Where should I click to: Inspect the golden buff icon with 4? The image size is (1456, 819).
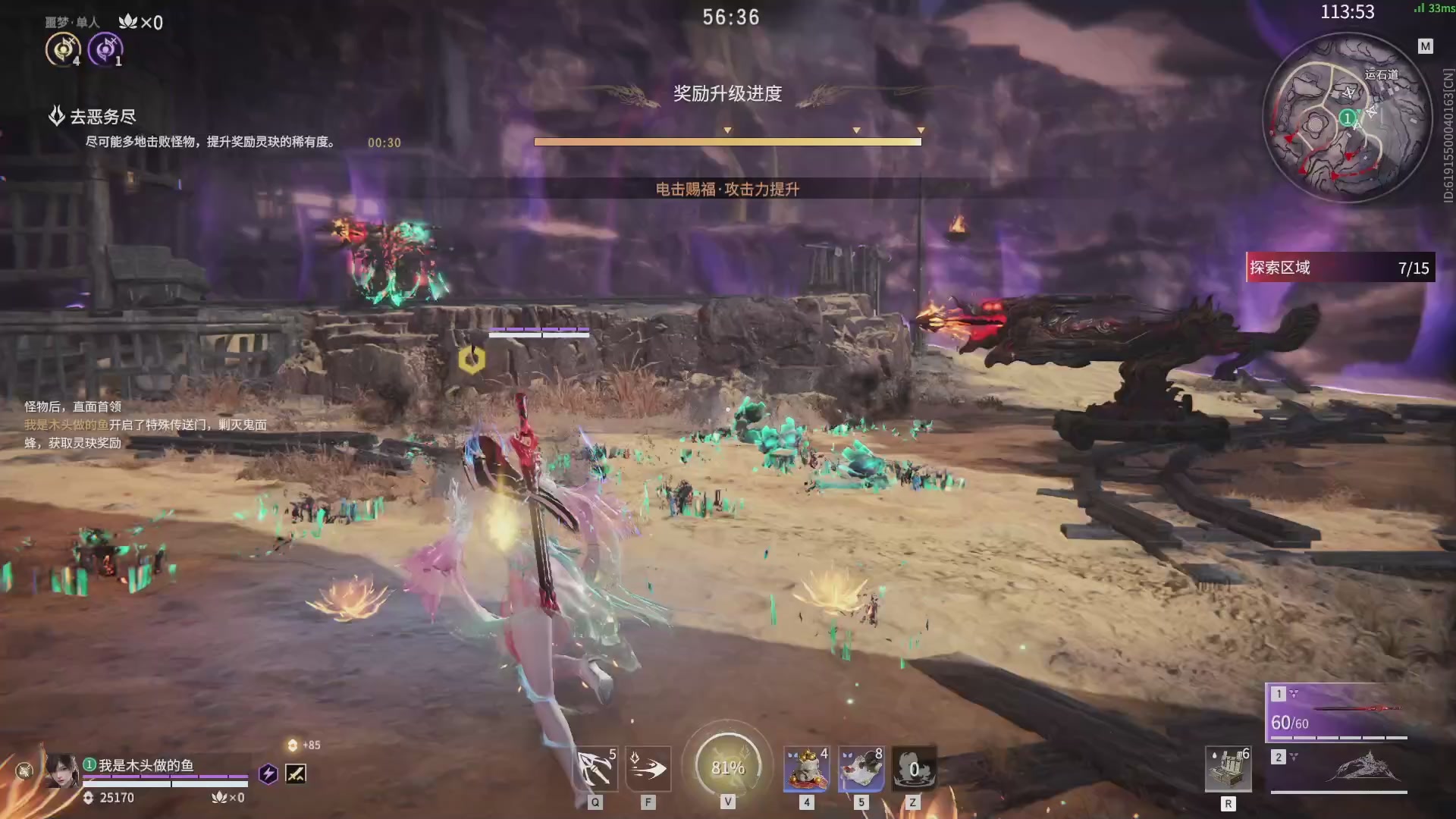62,50
